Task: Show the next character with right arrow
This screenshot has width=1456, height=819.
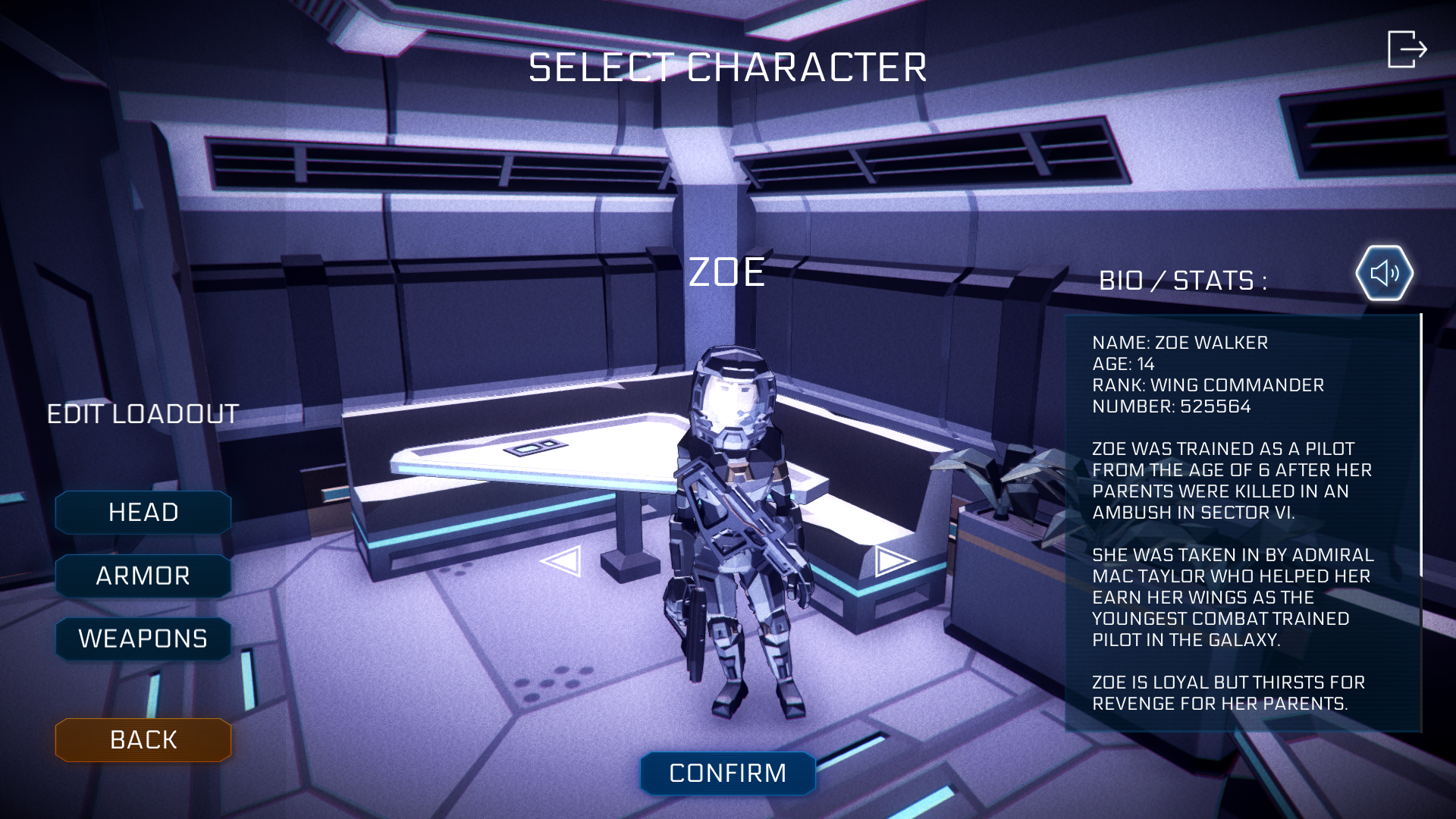Action: tap(893, 561)
